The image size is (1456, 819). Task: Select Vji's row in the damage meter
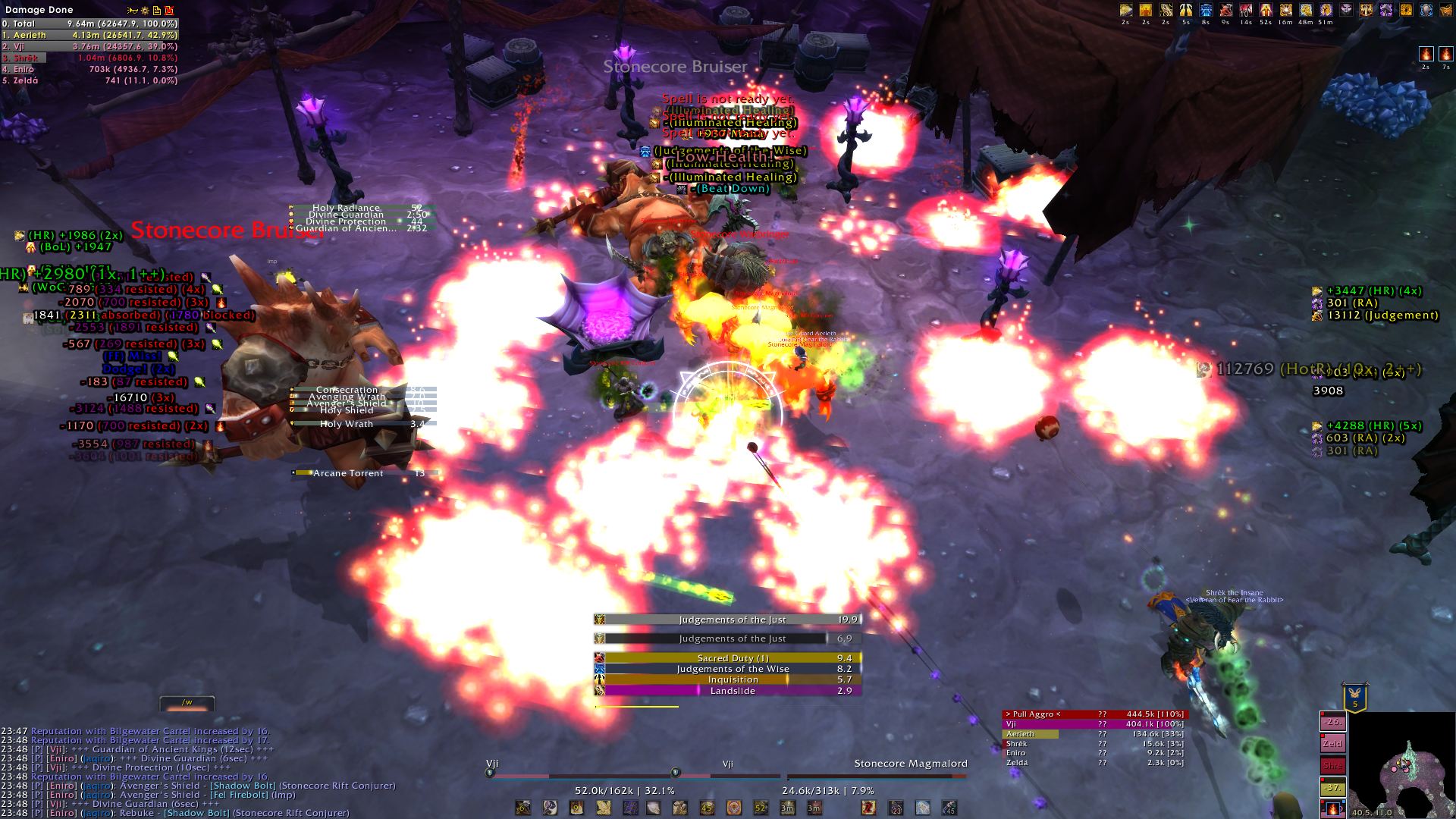[89, 46]
